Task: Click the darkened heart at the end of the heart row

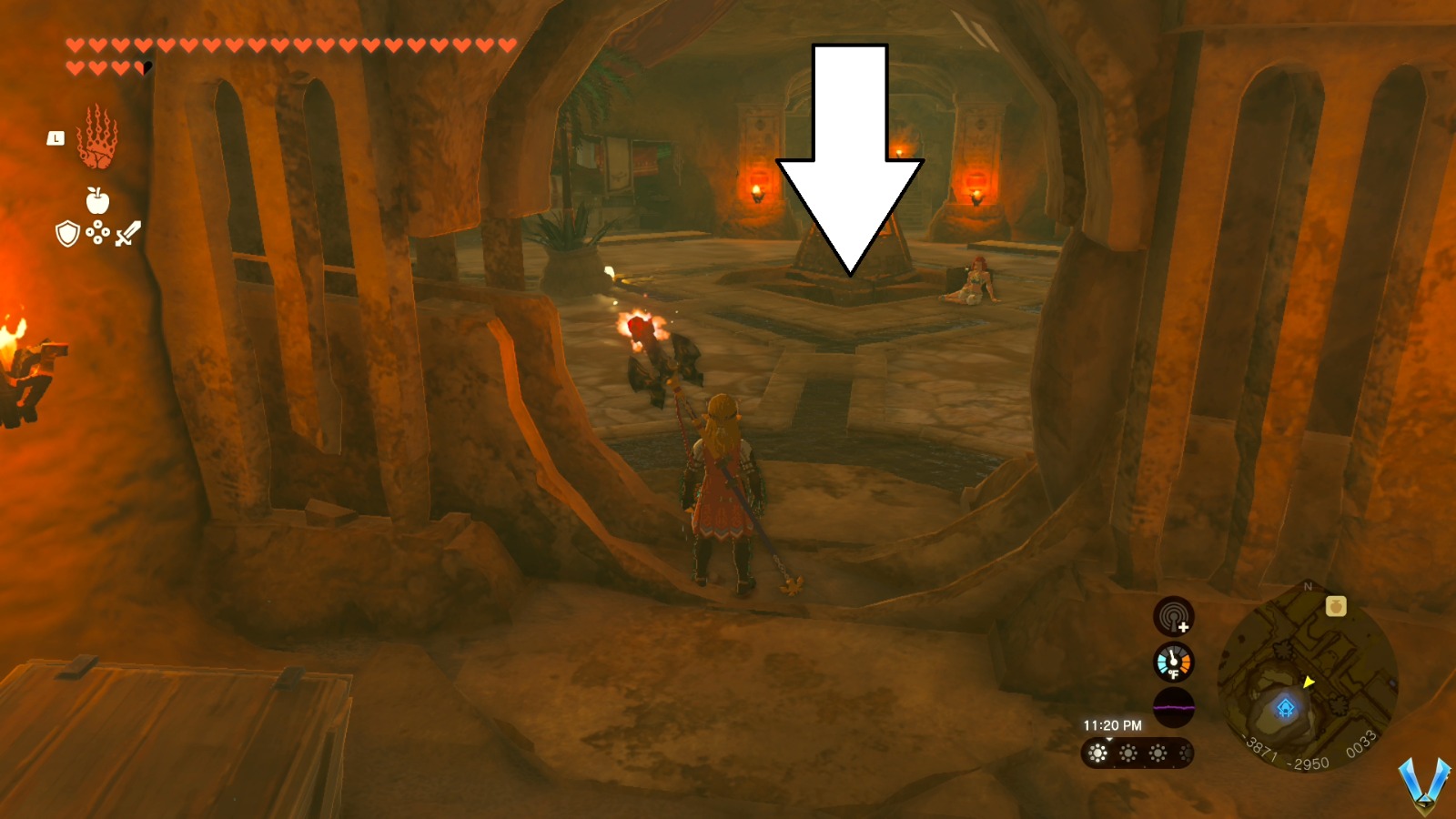Action: [x=146, y=66]
